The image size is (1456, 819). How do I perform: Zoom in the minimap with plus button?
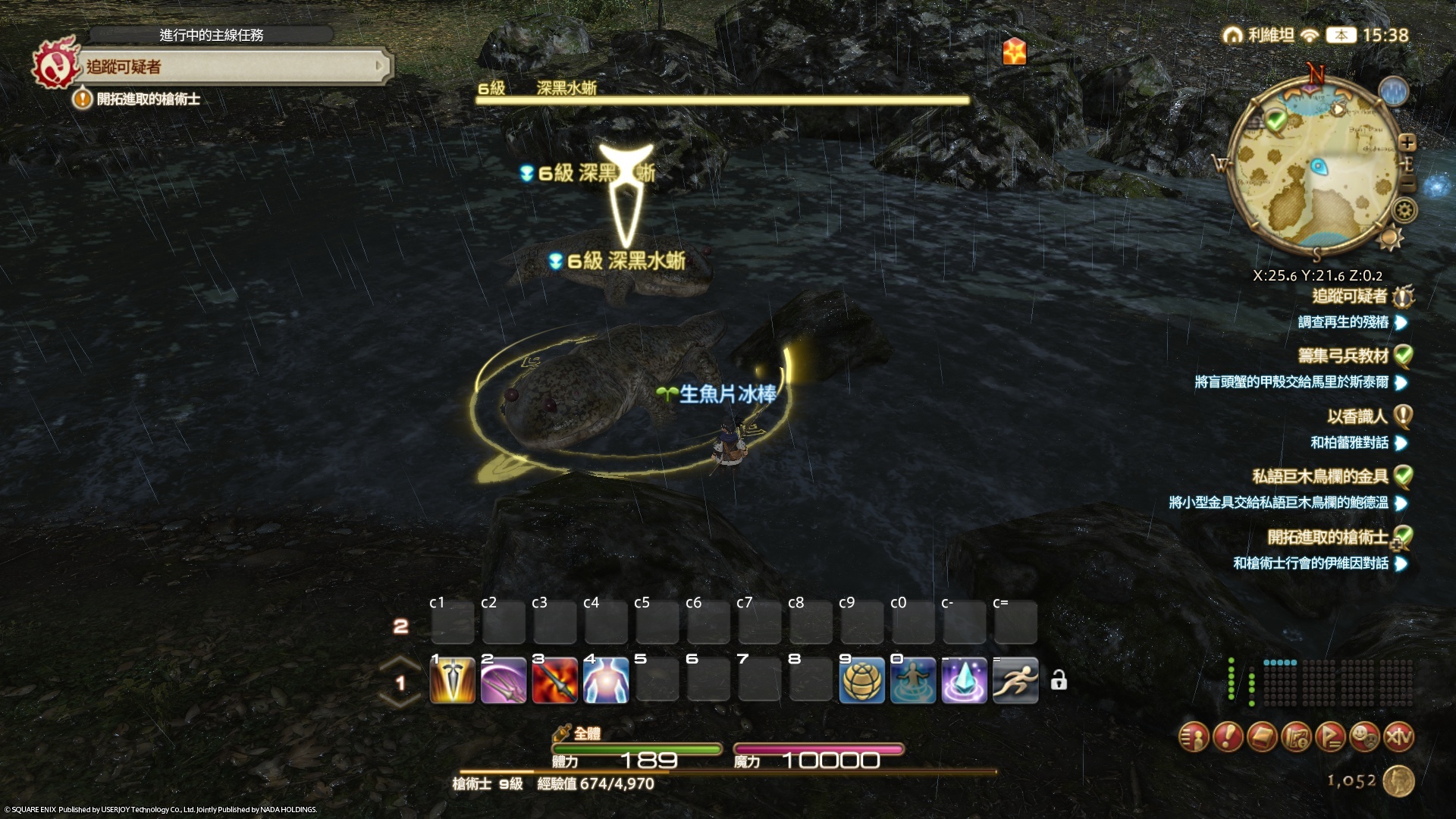(1407, 143)
